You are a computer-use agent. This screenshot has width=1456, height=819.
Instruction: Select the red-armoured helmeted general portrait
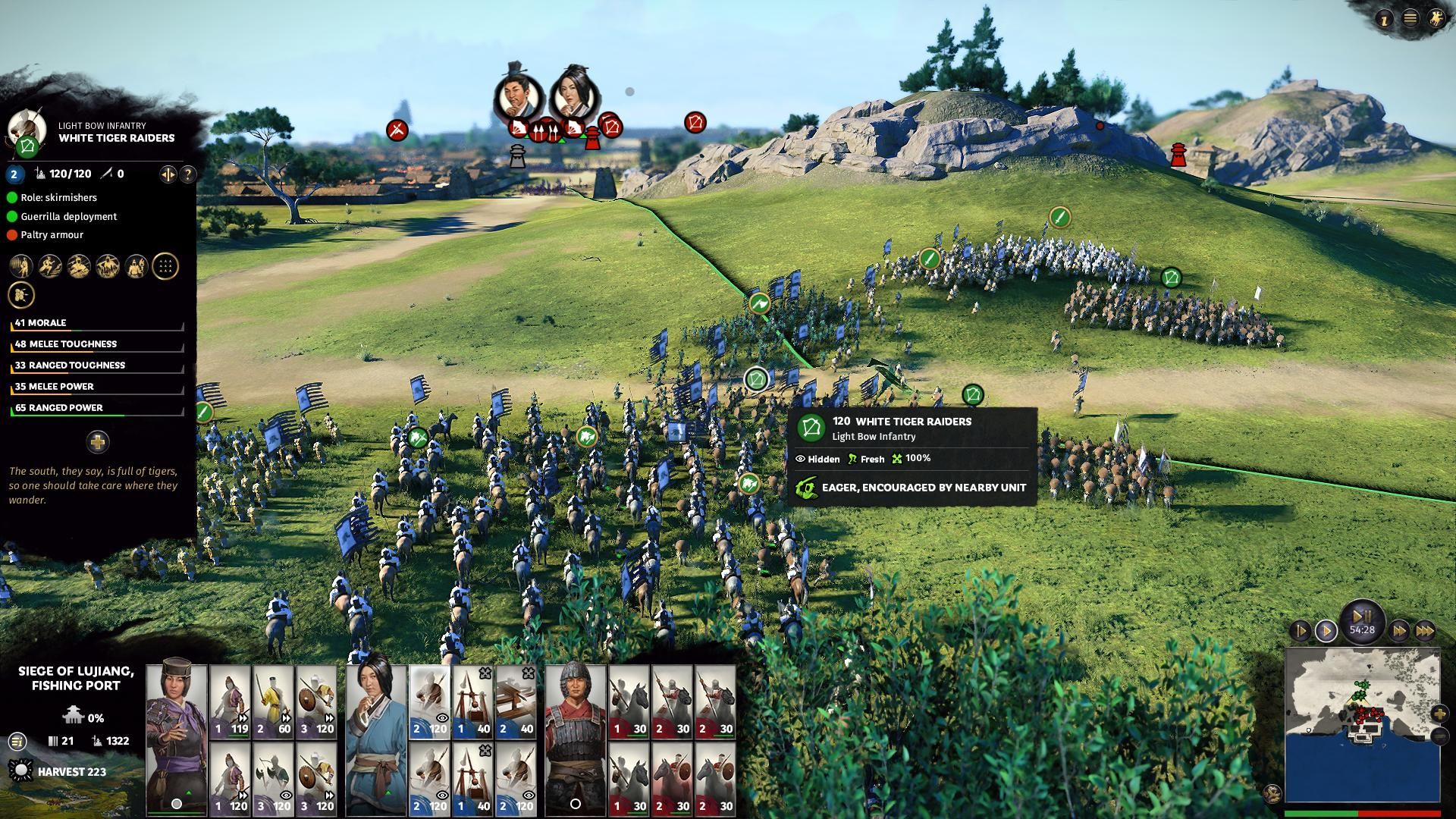point(576,737)
